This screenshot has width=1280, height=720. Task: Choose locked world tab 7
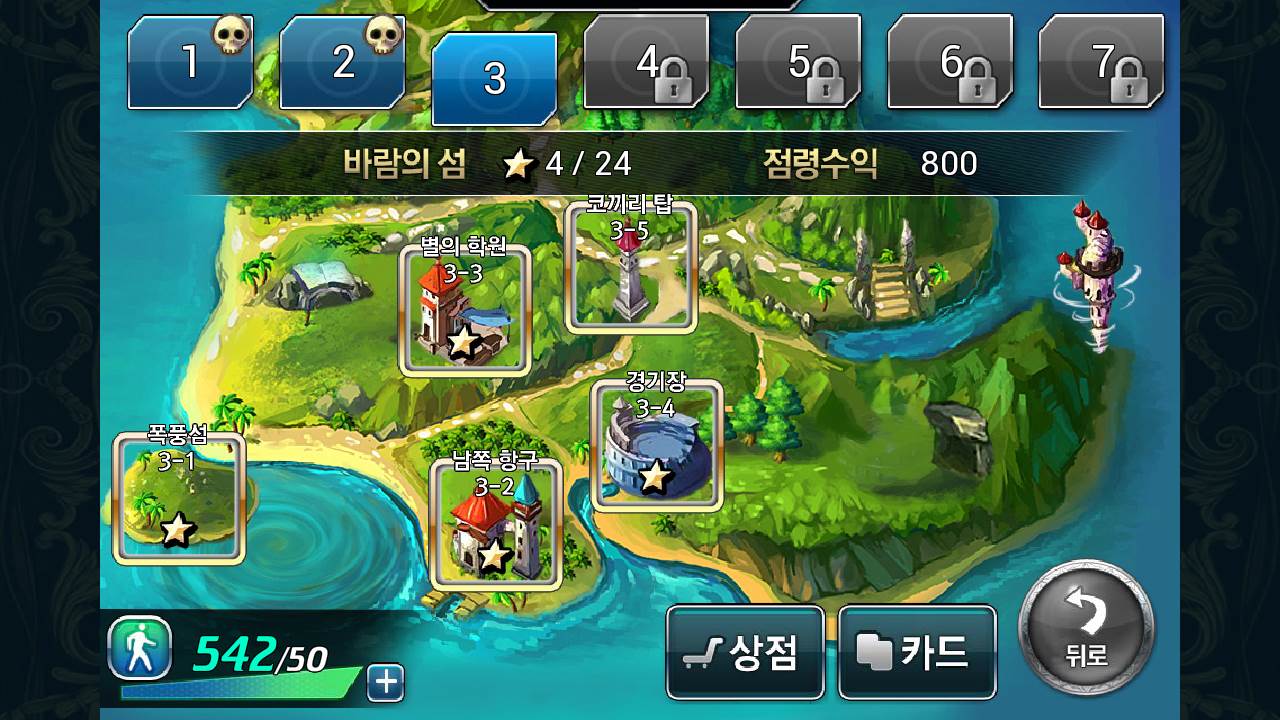tap(1102, 63)
